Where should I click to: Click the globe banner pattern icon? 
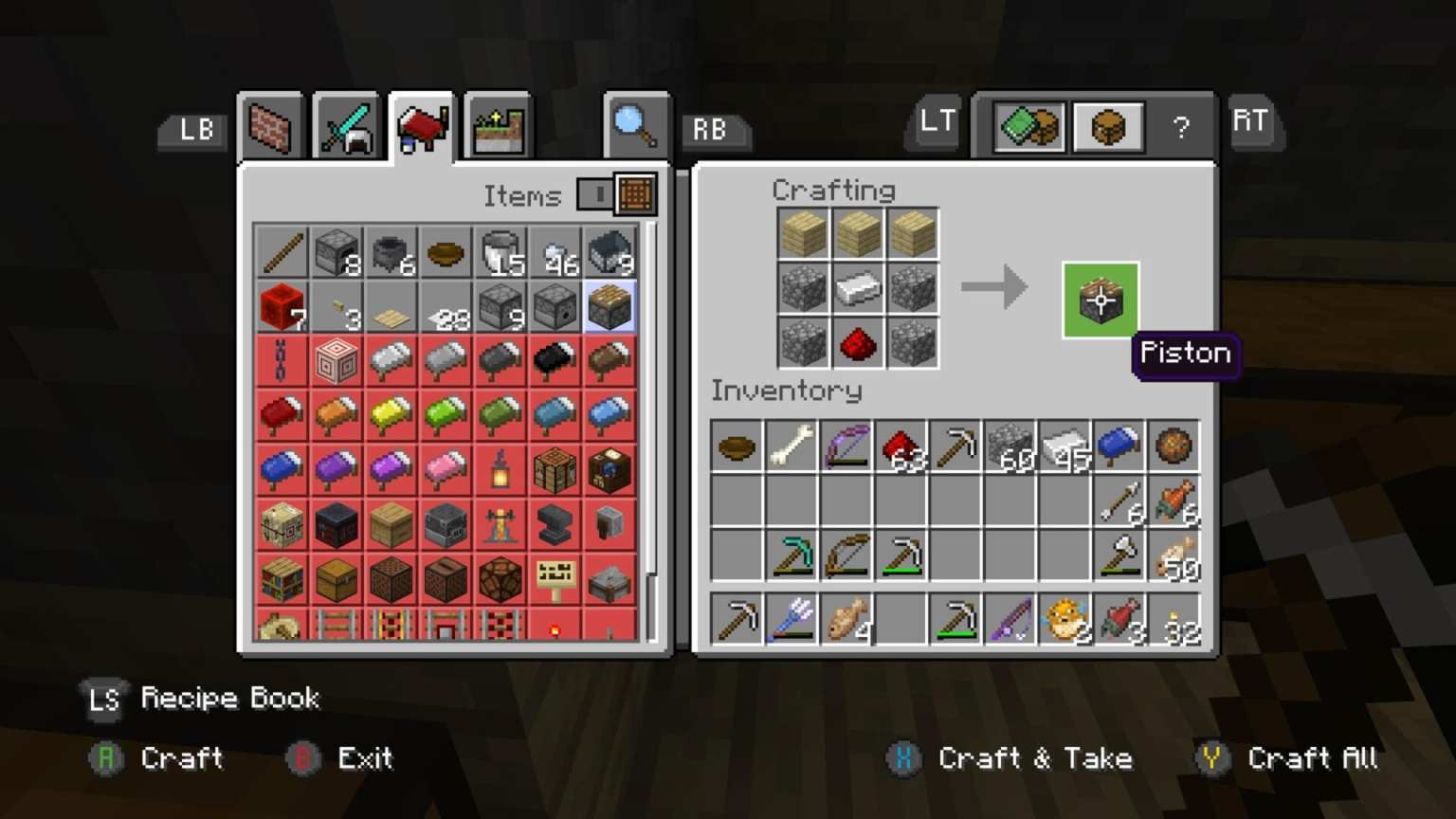[609, 471]
